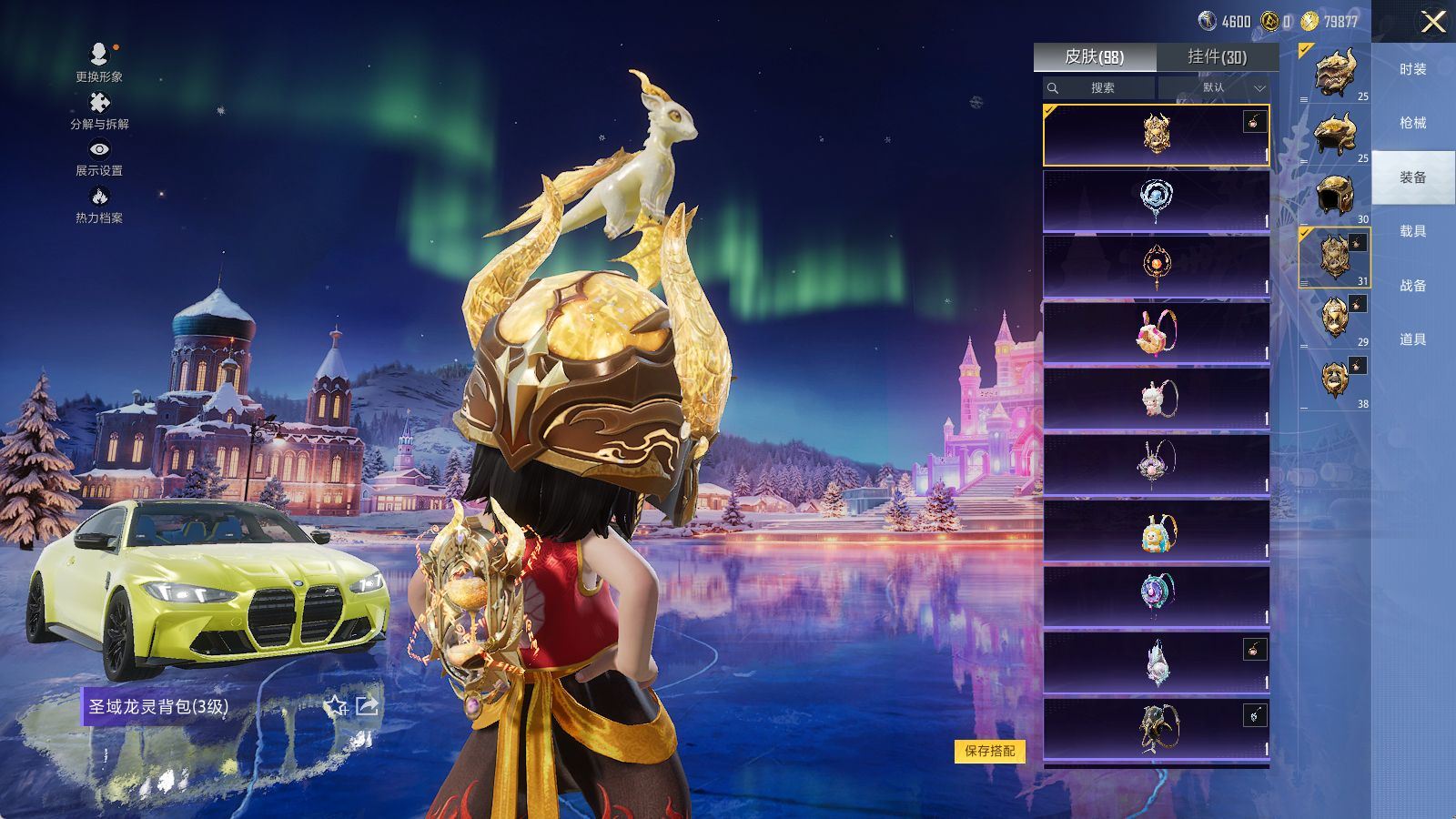Image resolution: width=1456 pixels, height=819 pixels.
Task: Click the 搜索 search field
Action: point(1099,88)
